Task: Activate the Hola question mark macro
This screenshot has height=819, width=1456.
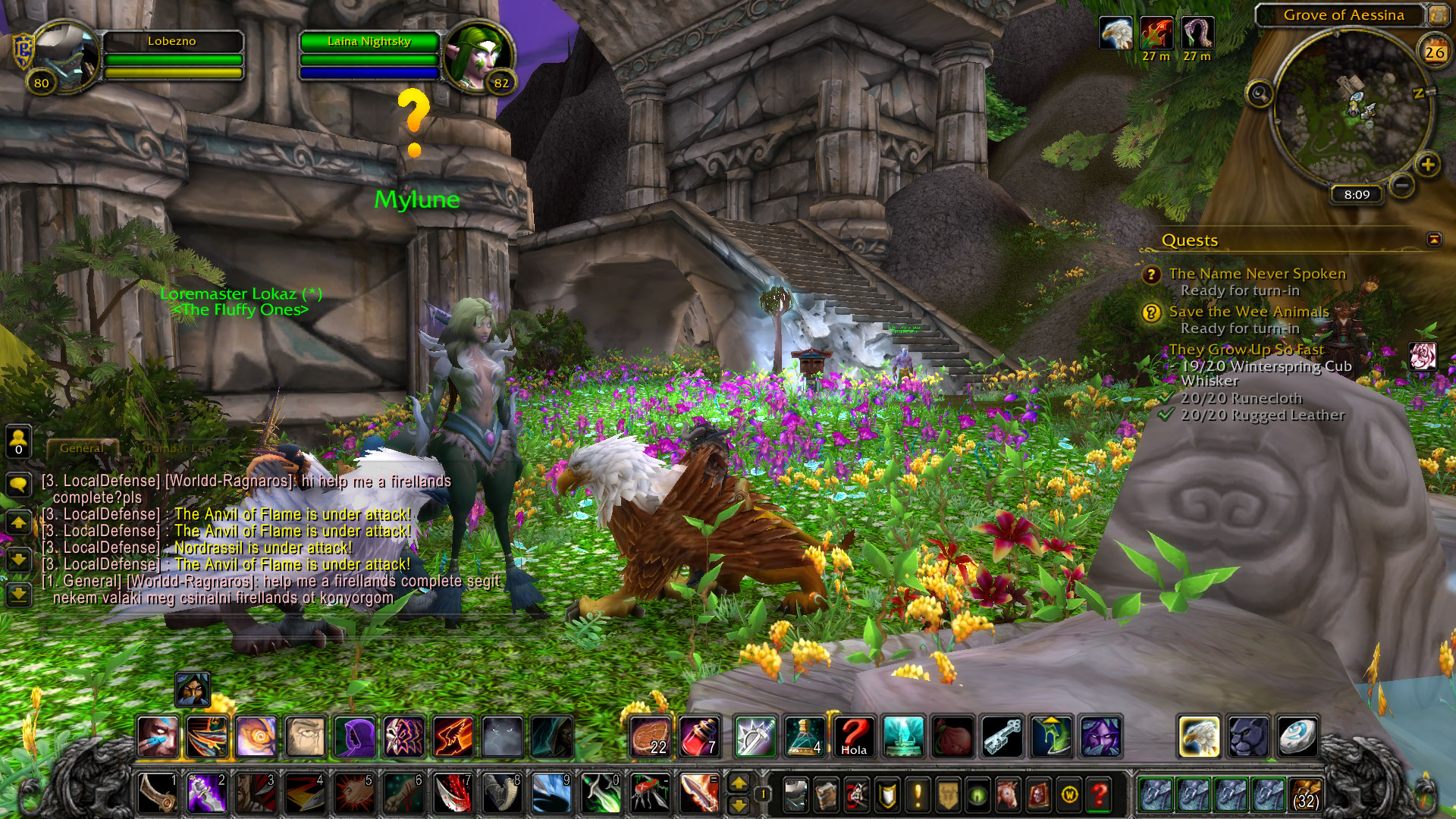Action: (854, 736)
